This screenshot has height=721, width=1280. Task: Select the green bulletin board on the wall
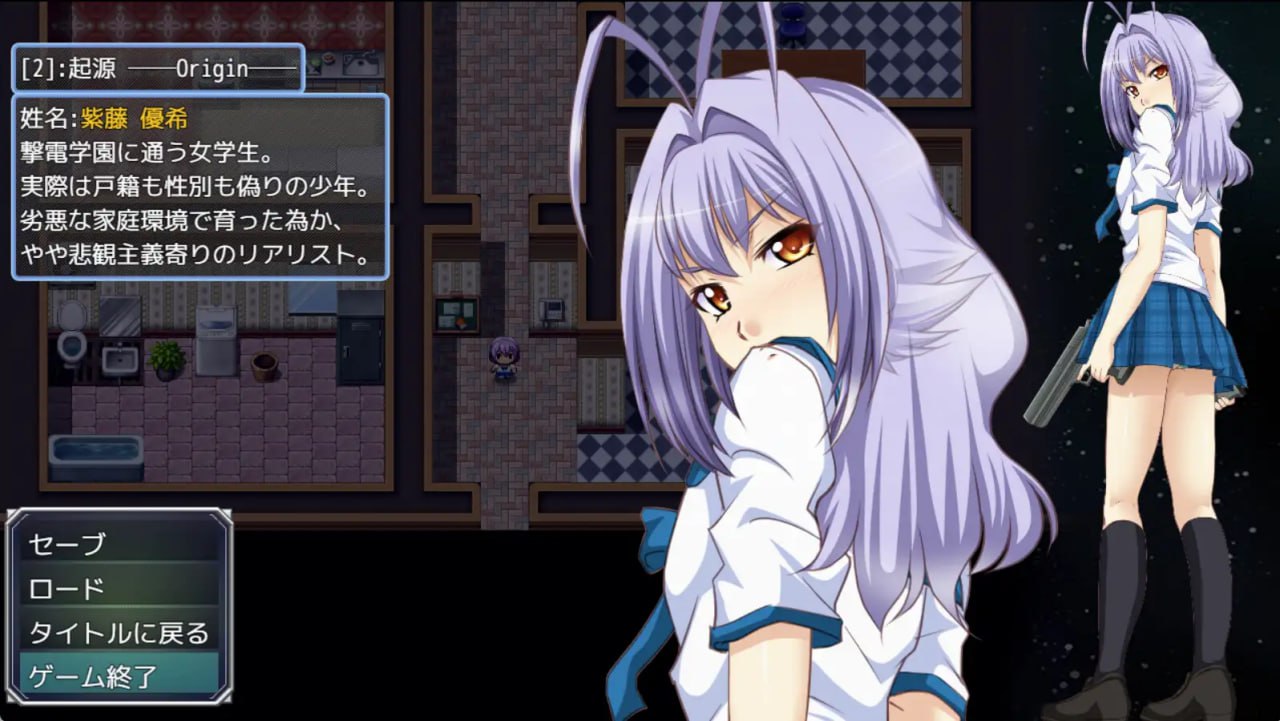pyautogui.click(x=455, y=312)
